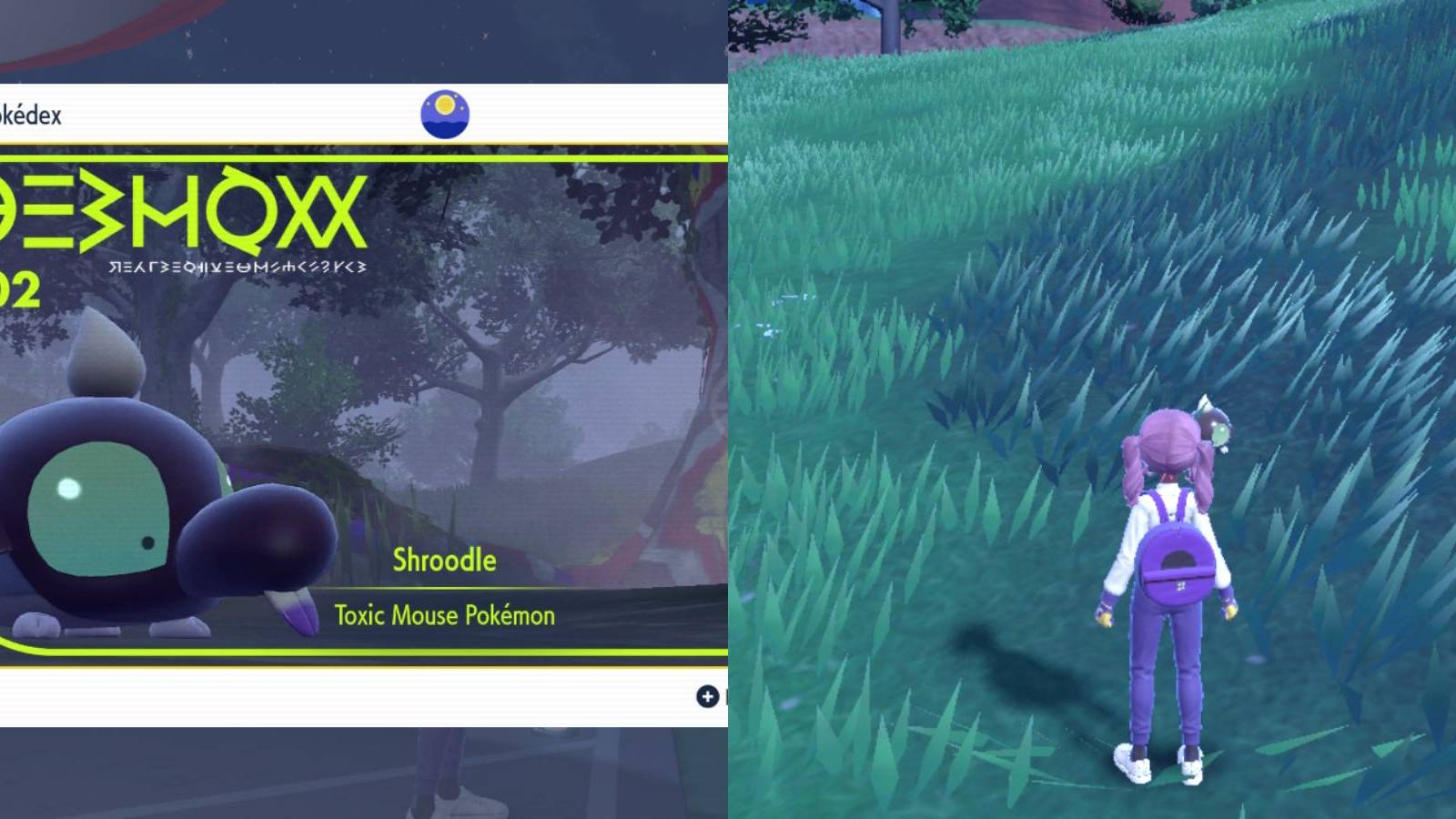Tap the Pokédex header label
1456x819 pixels.
30,115
